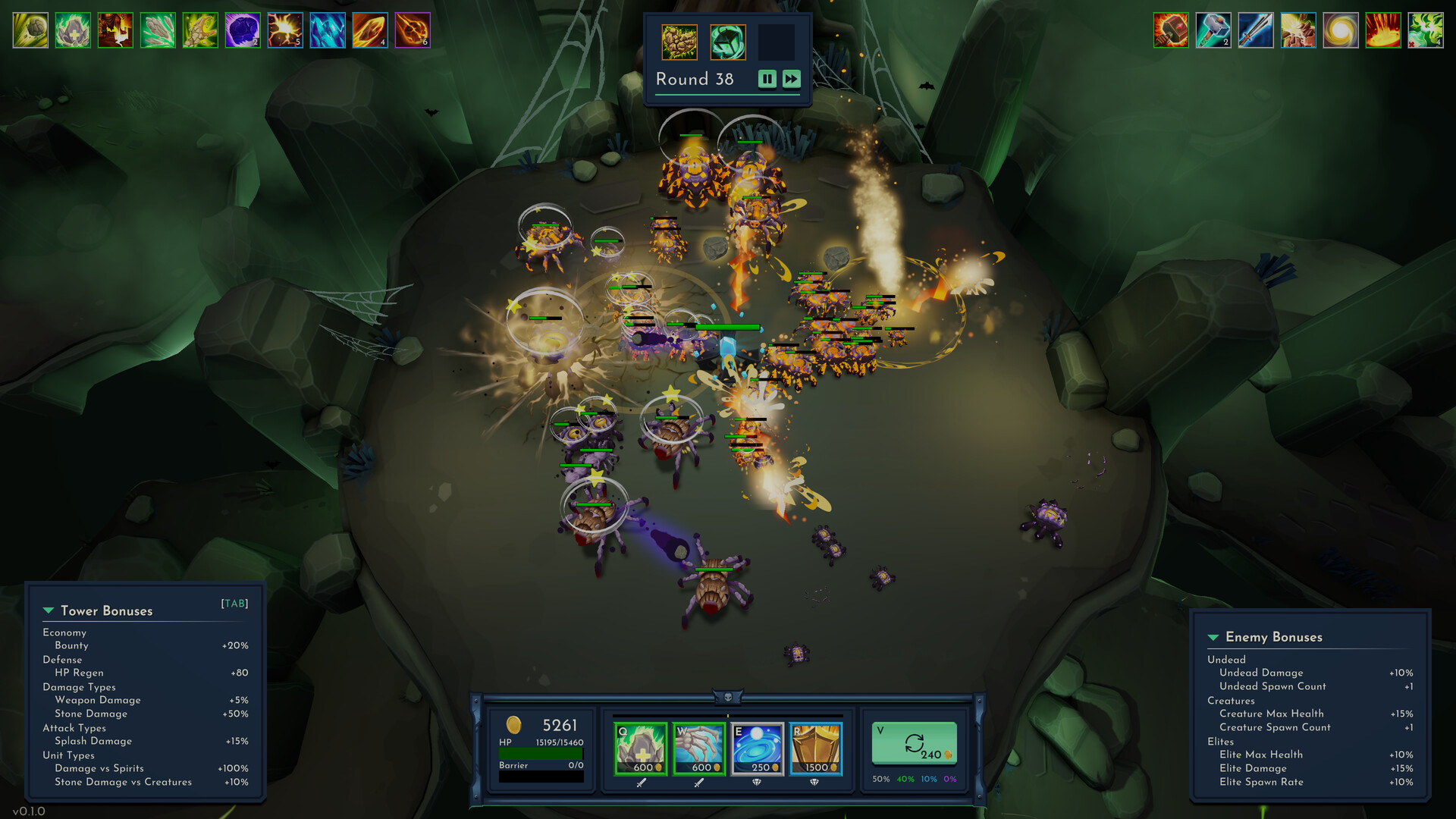Collapse the Tower Bonuses panel
Screen dimensions: 1456x819
pyautogui.click(x=49, y=611)
